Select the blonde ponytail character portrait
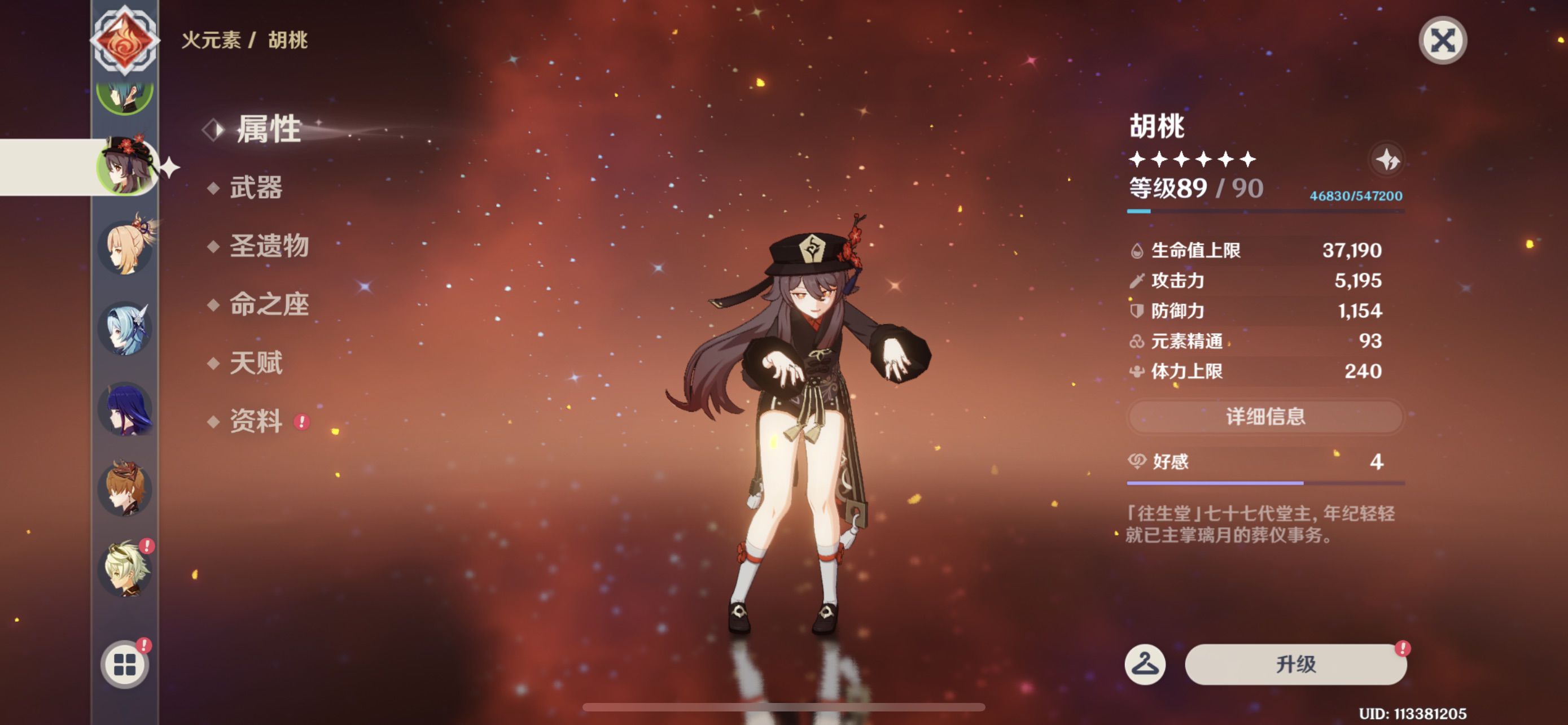1568x725 pixels. click(125, 247)
